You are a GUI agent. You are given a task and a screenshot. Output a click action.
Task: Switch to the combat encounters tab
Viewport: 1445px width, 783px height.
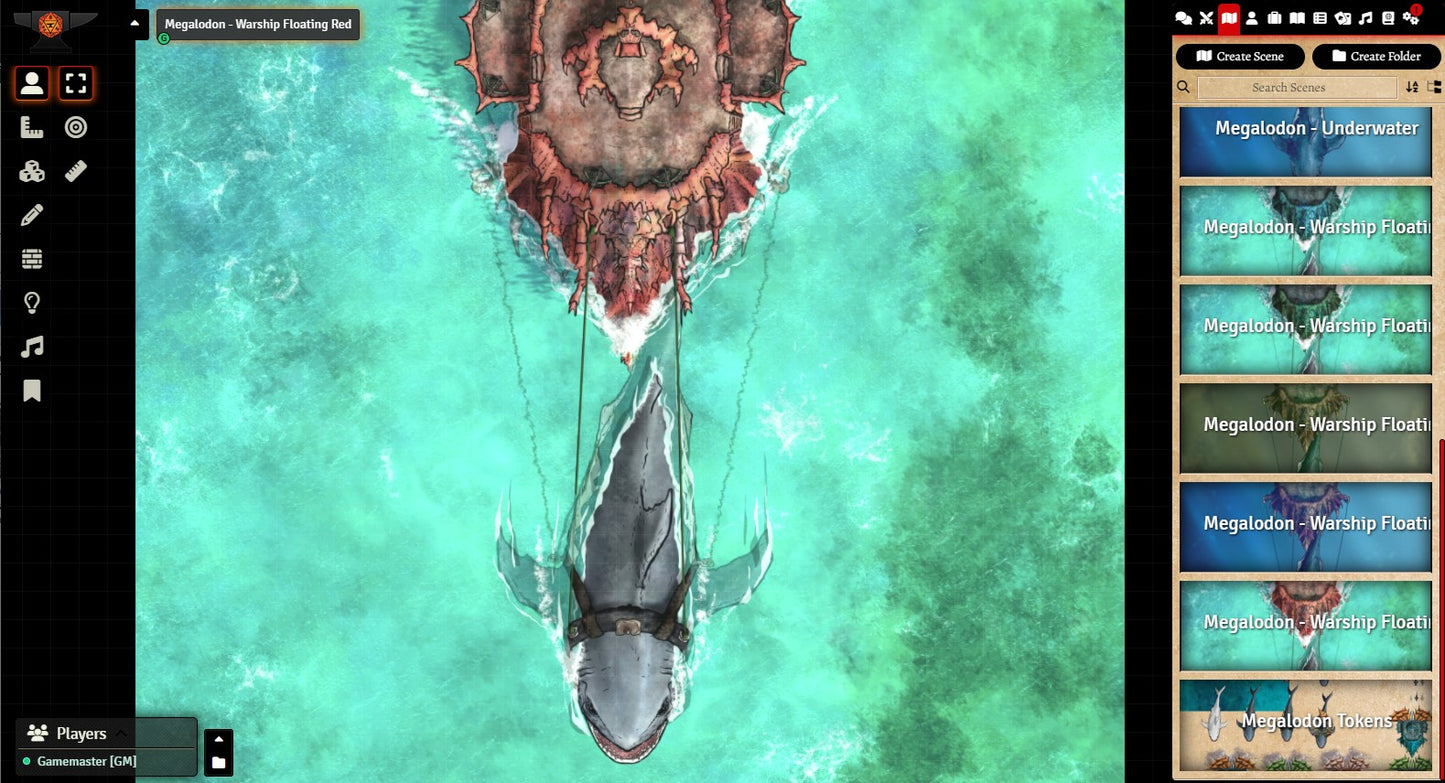[x=1206, y=18]
